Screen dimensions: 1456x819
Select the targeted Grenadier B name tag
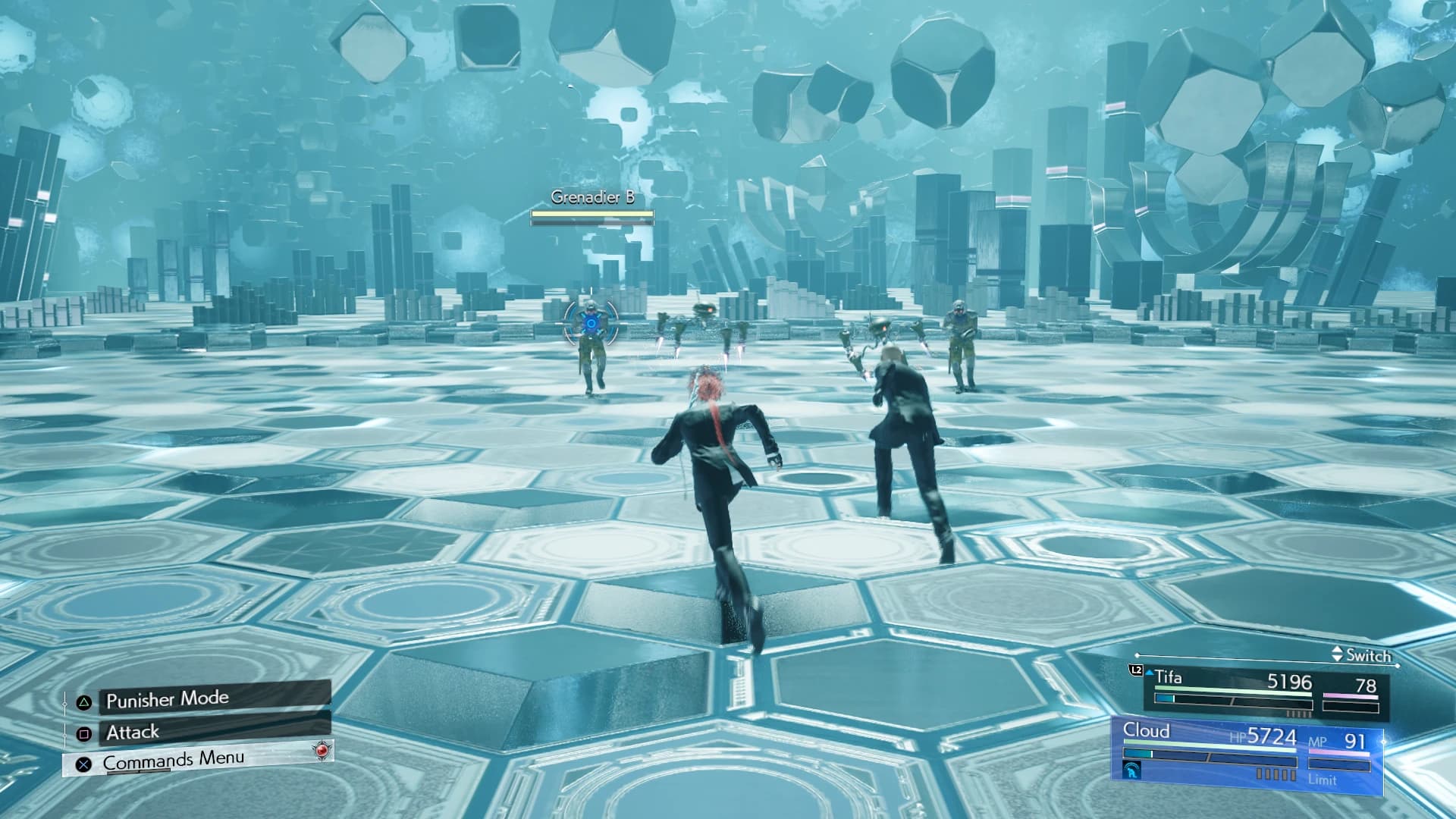(x=592, y=198)
